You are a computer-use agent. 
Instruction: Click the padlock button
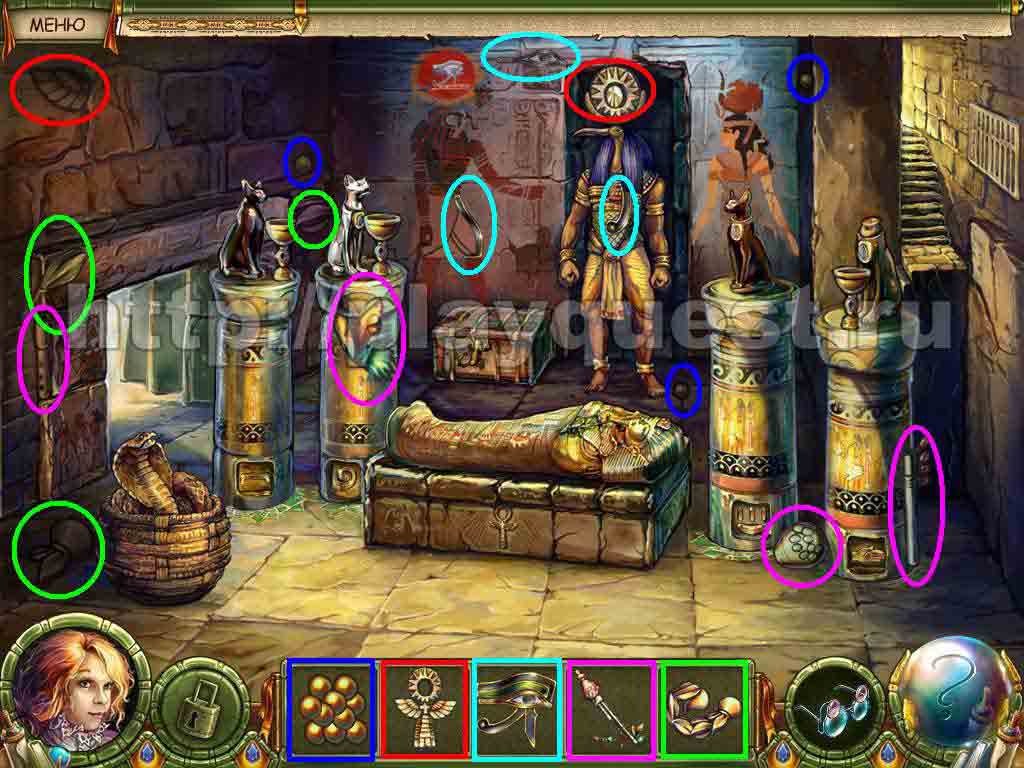(205, 706)
